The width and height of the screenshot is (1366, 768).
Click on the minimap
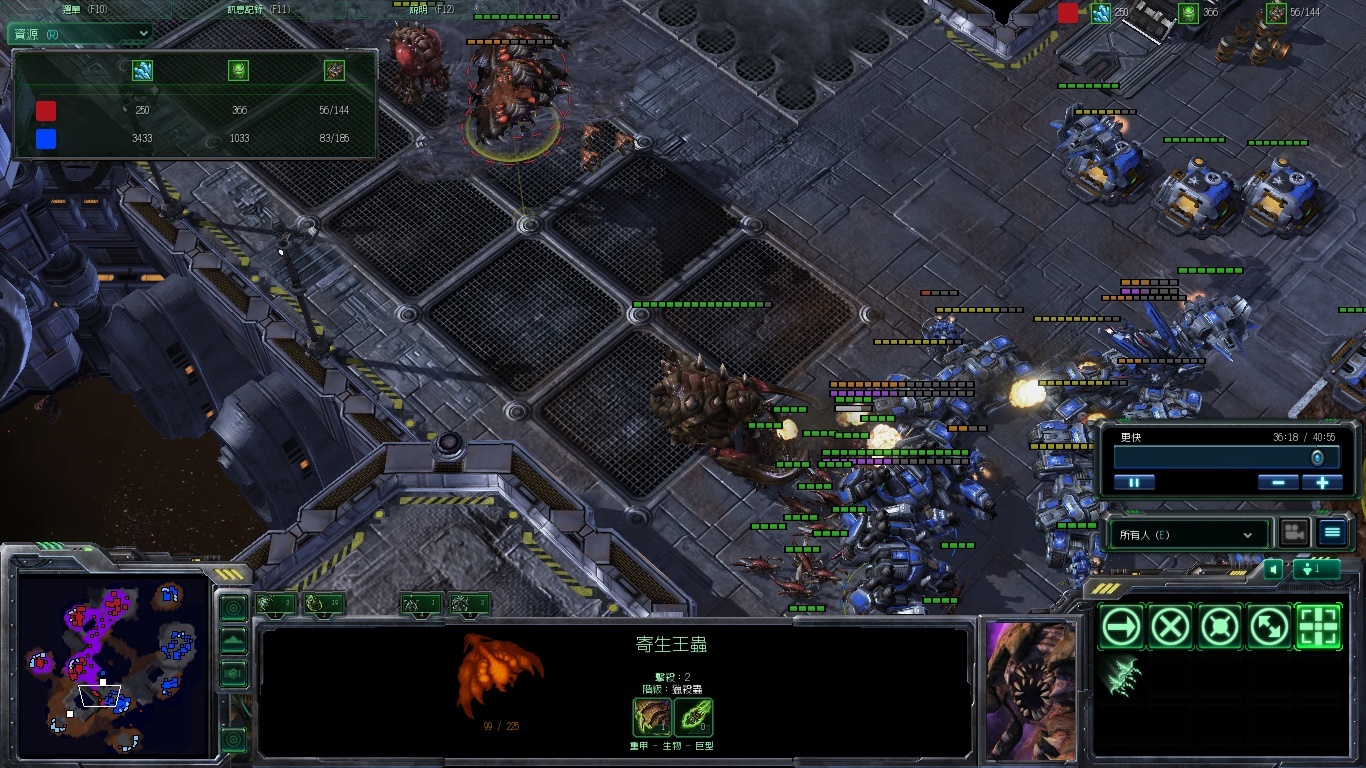point(110,665)
